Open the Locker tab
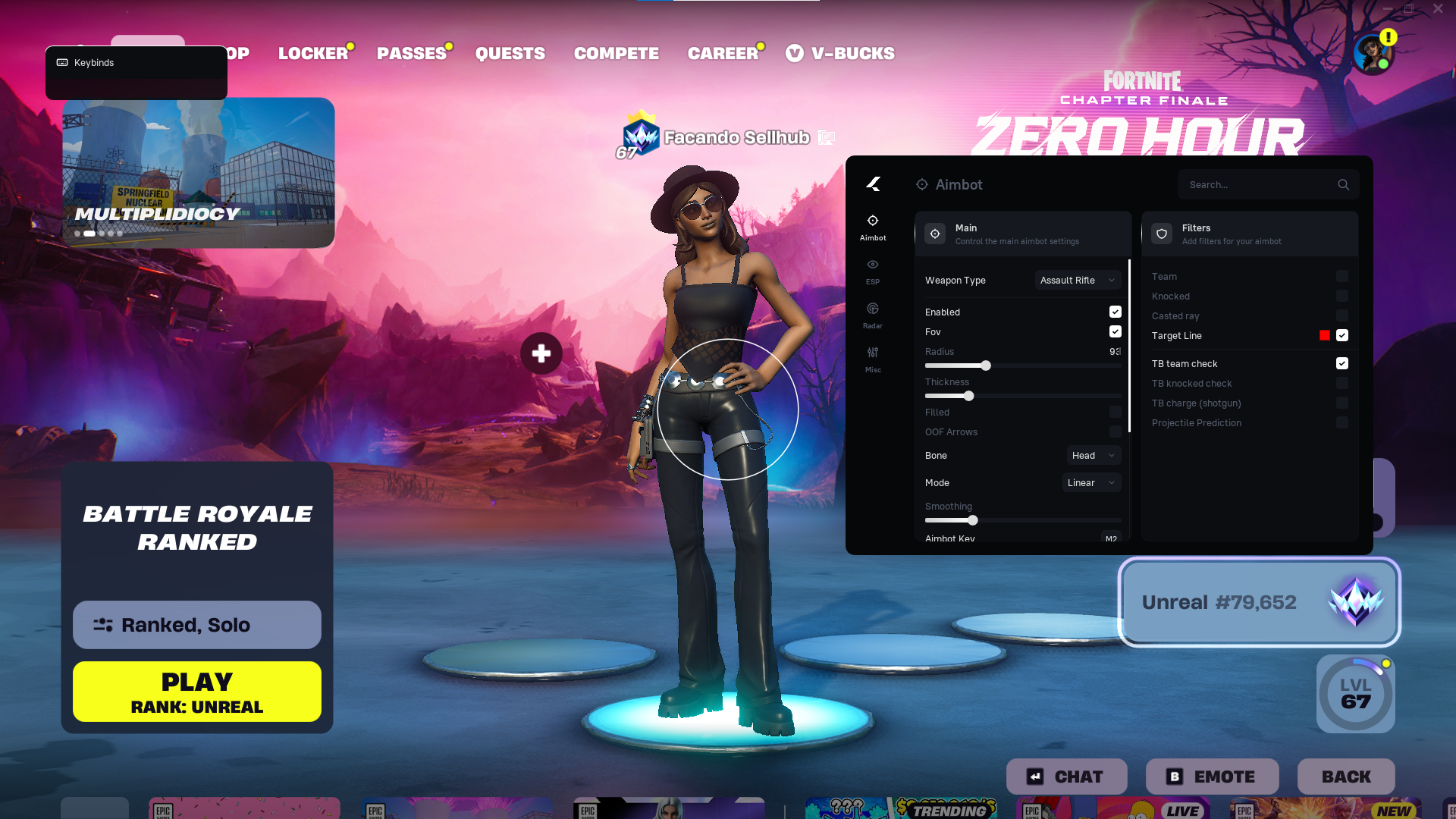 click(x=312, y=53)
